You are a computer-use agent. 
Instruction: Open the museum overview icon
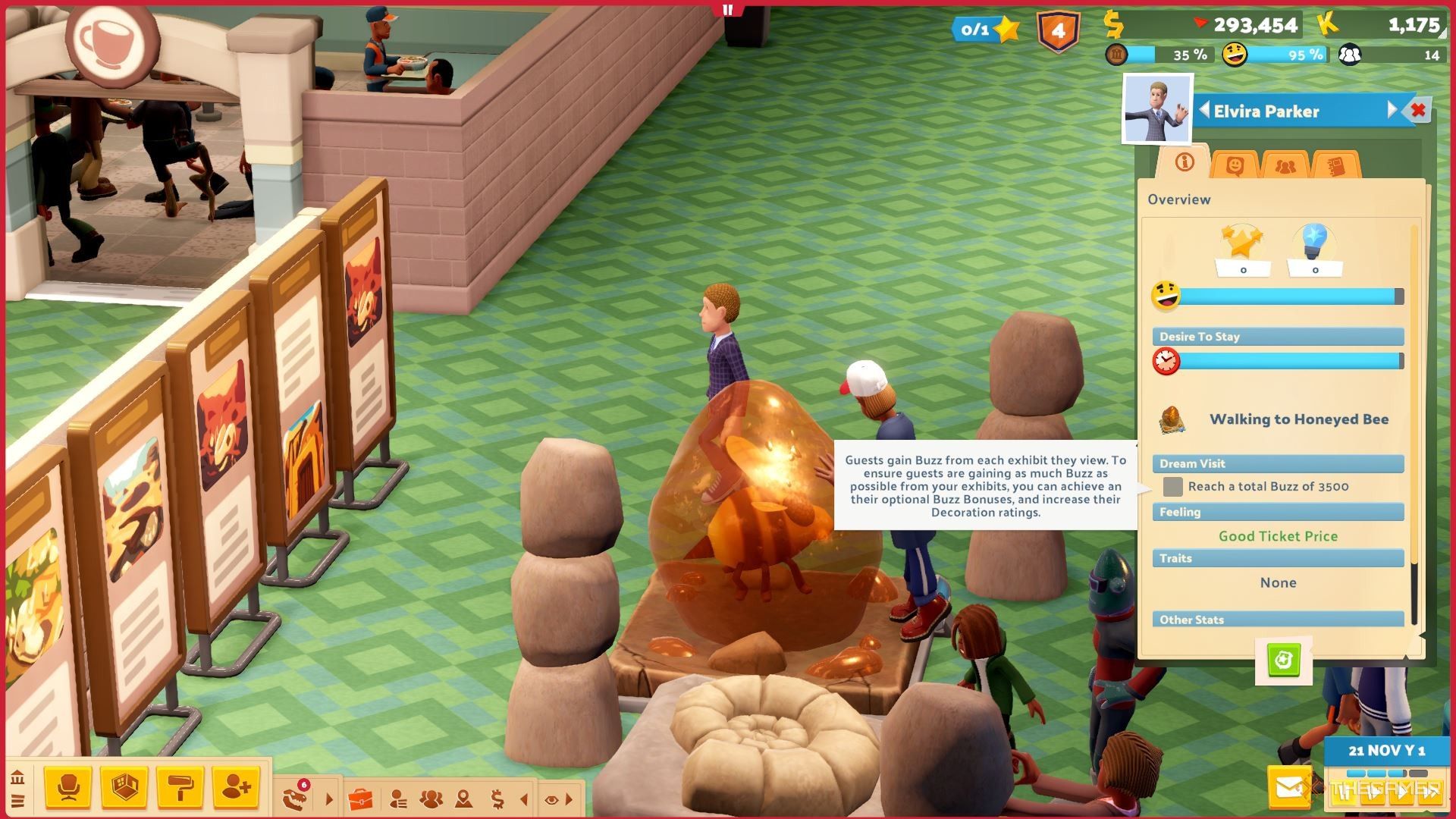pyautogui.click(x=17, y=778)
